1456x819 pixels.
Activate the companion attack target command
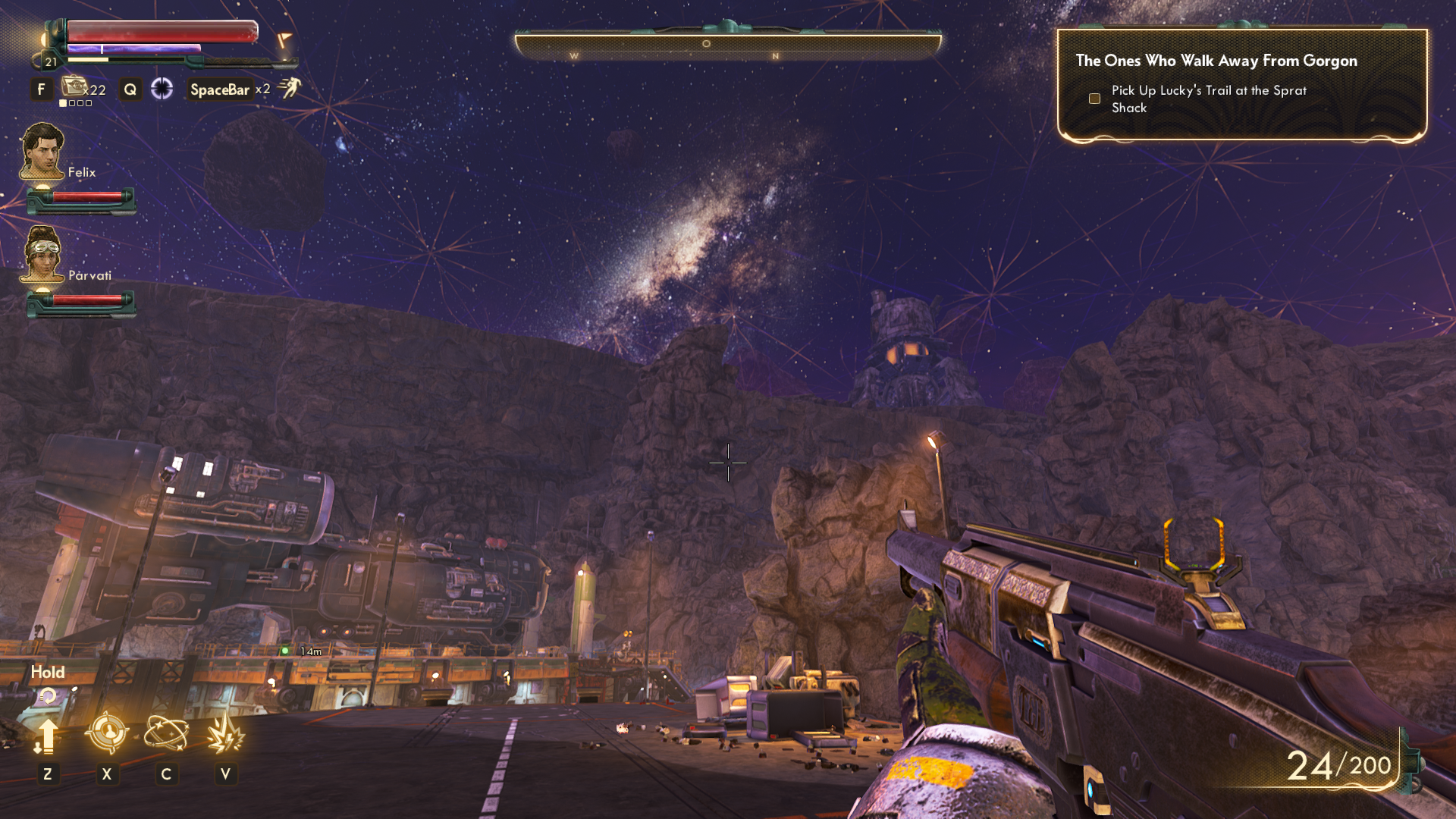click(106, 733)
